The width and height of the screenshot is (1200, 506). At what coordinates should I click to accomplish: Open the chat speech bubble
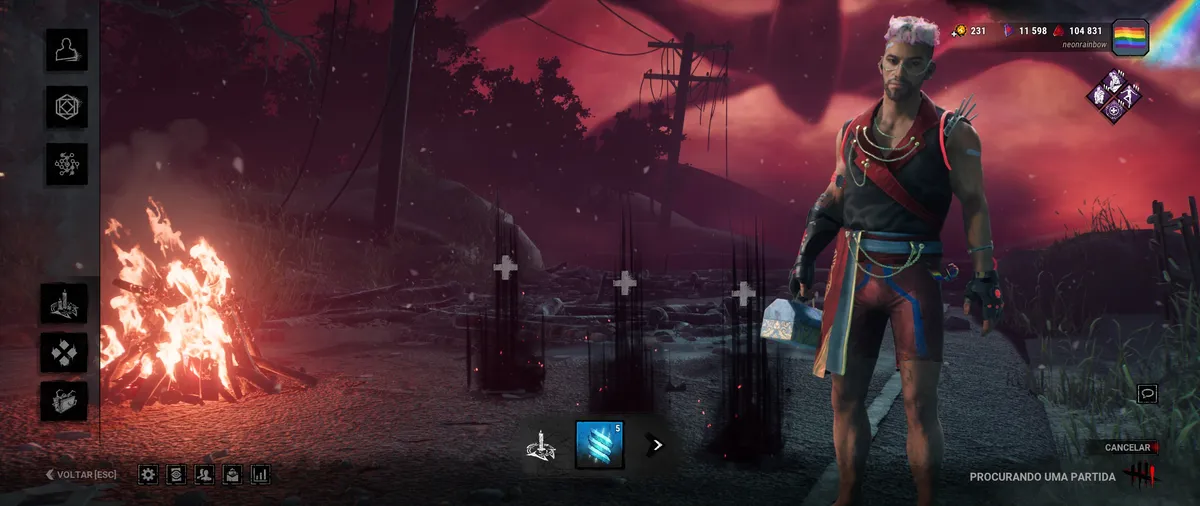pyautogui.click(x=1148, y=394)
